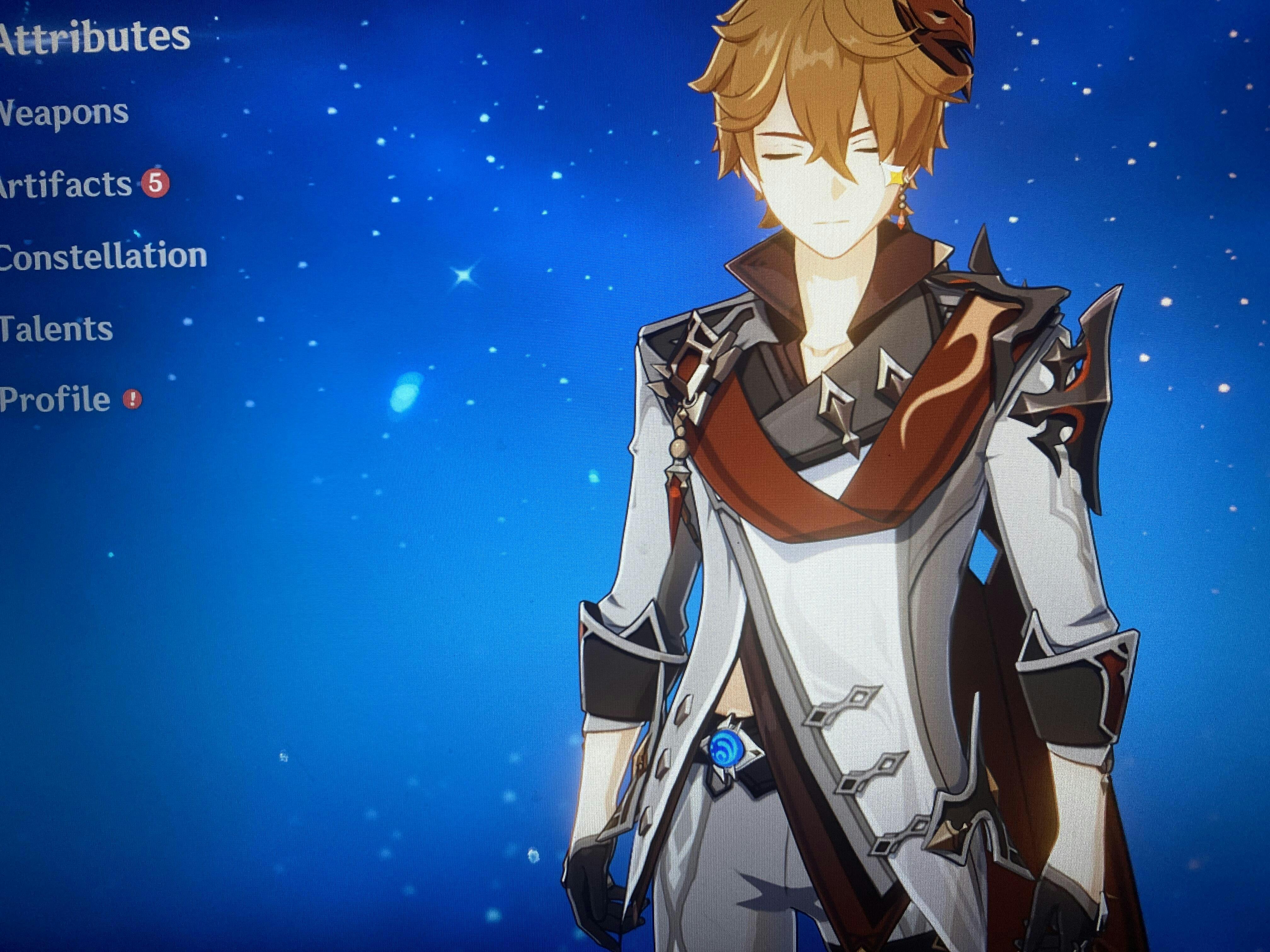Select the Artifacts tab
1270x952 pixels.
66,184
